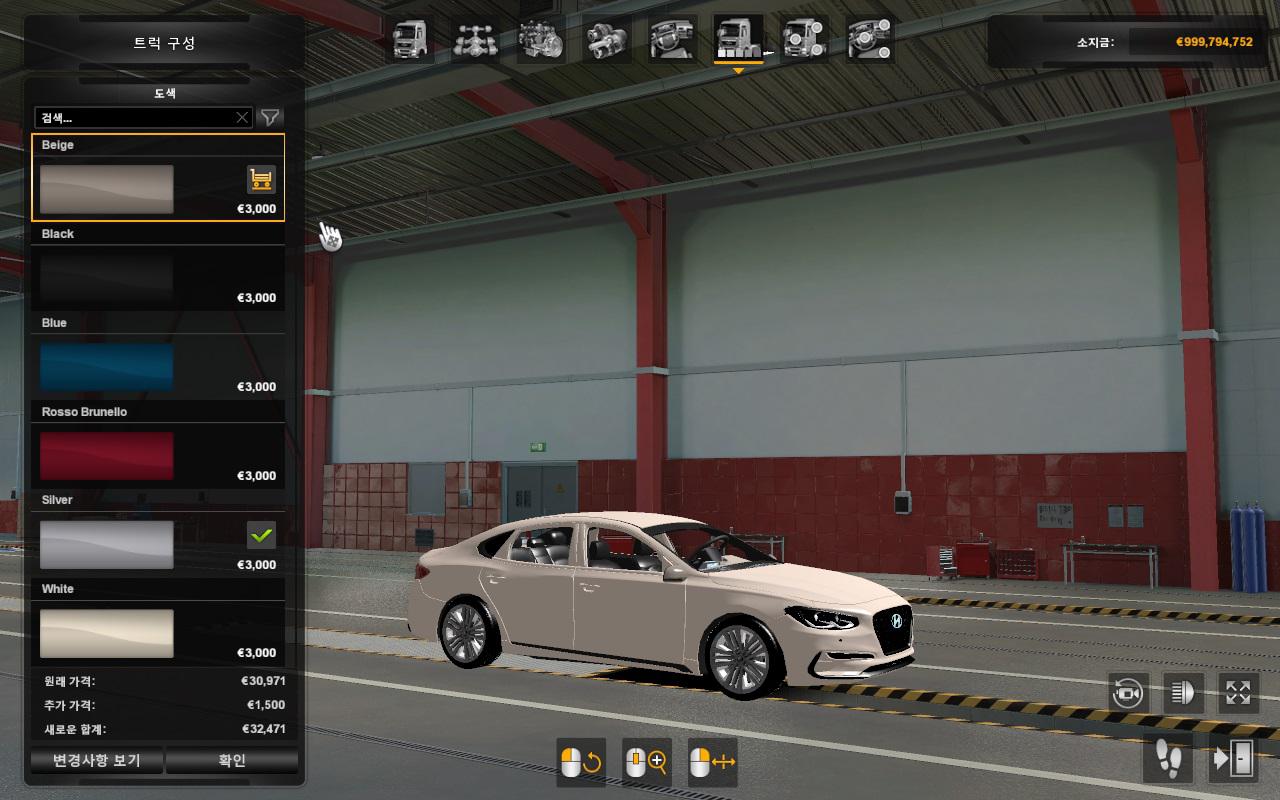Open the funnel filter options
This screenshot has width=1280, height=800.
tap(270, 118)
